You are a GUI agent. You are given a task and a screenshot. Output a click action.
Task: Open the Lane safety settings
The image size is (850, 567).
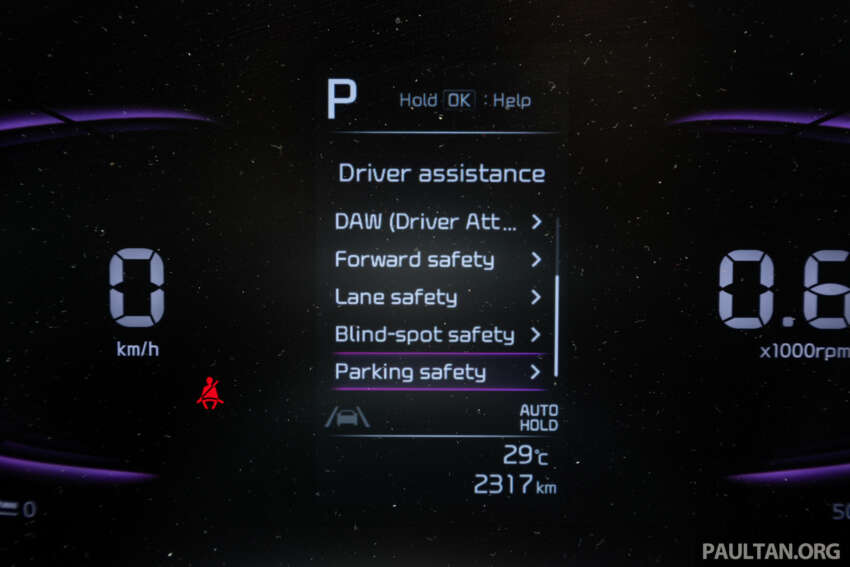pyautogui.click(x=437, y=297)
